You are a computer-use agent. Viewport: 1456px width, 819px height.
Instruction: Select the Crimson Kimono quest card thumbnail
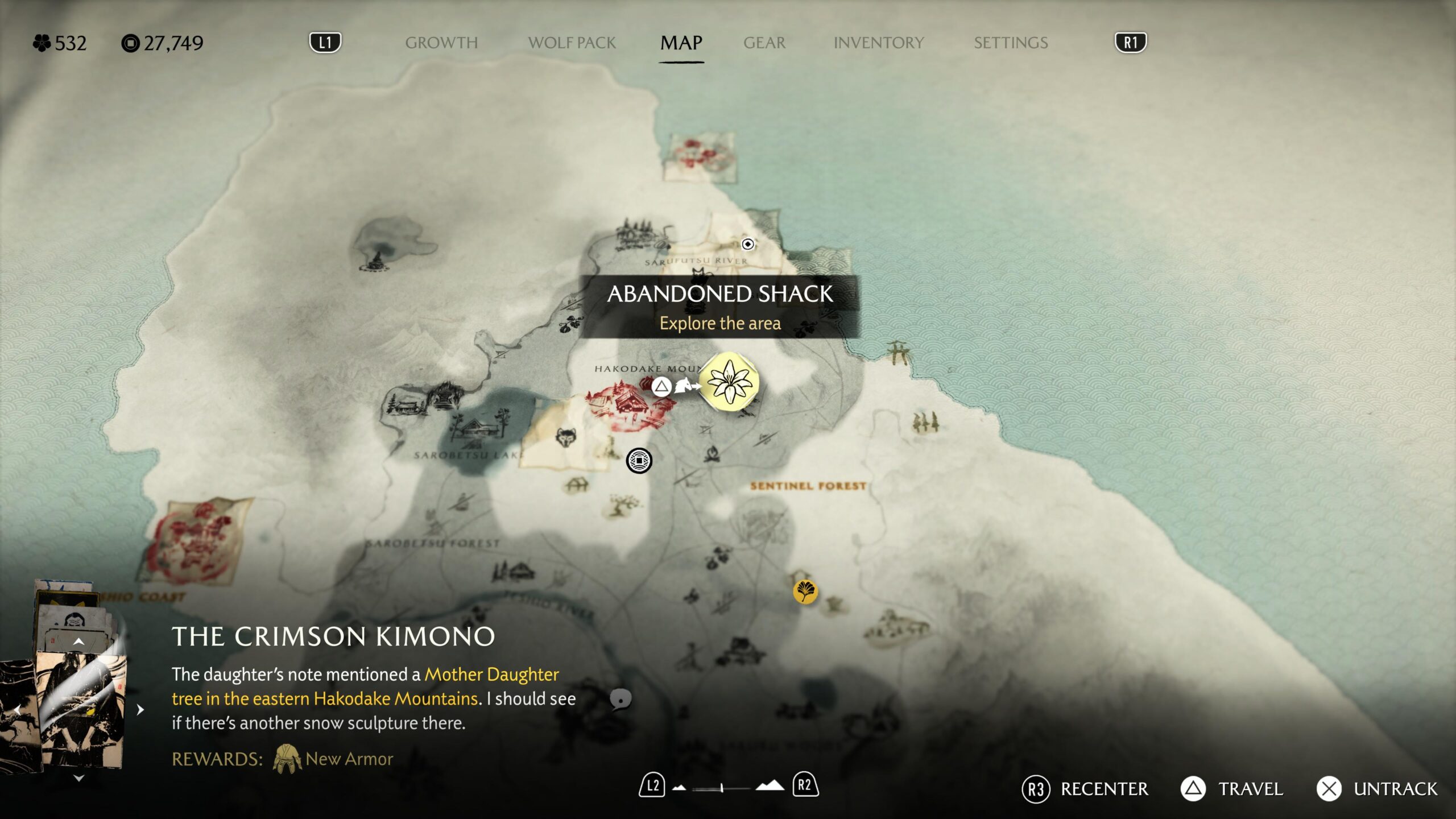[80, 711]
